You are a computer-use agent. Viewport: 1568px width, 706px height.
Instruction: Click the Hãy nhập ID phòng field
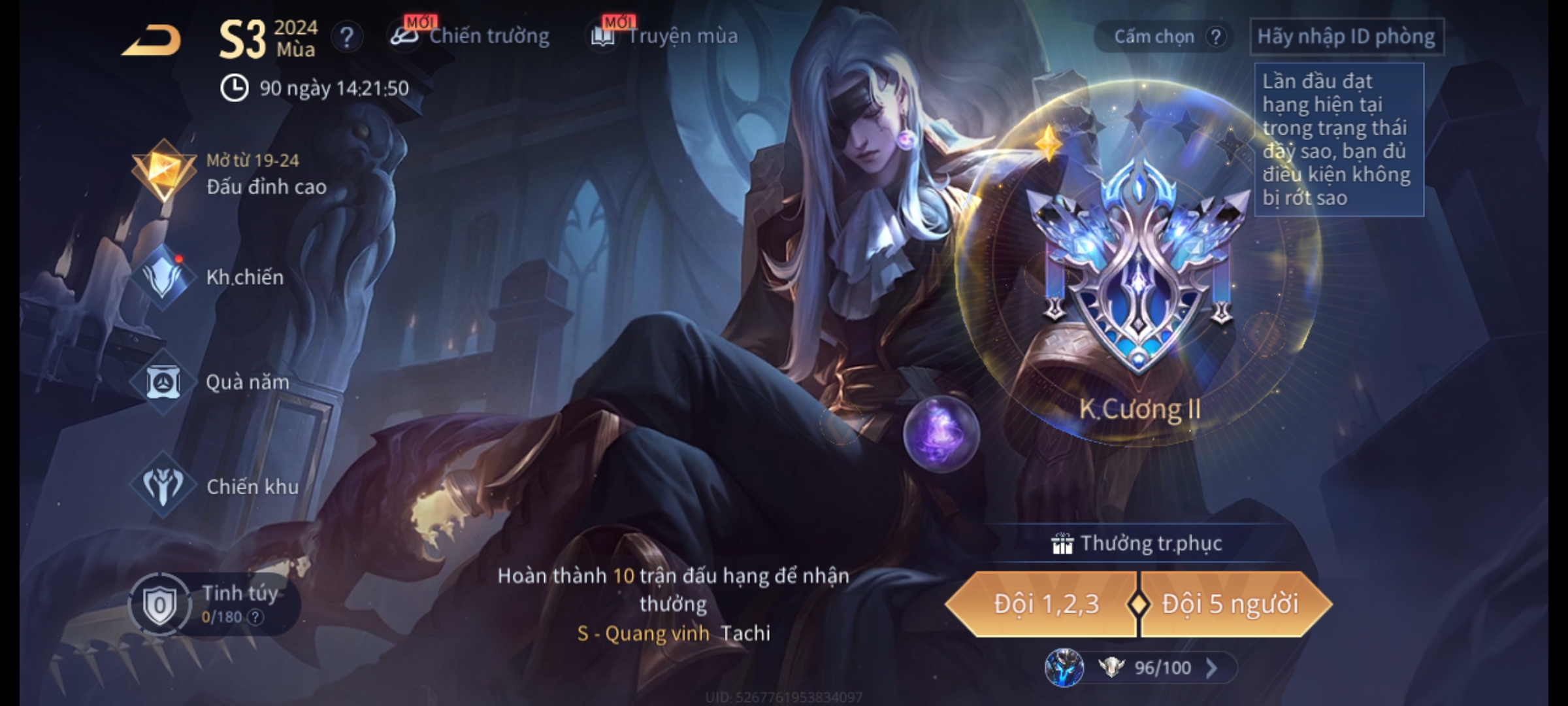1346,37
